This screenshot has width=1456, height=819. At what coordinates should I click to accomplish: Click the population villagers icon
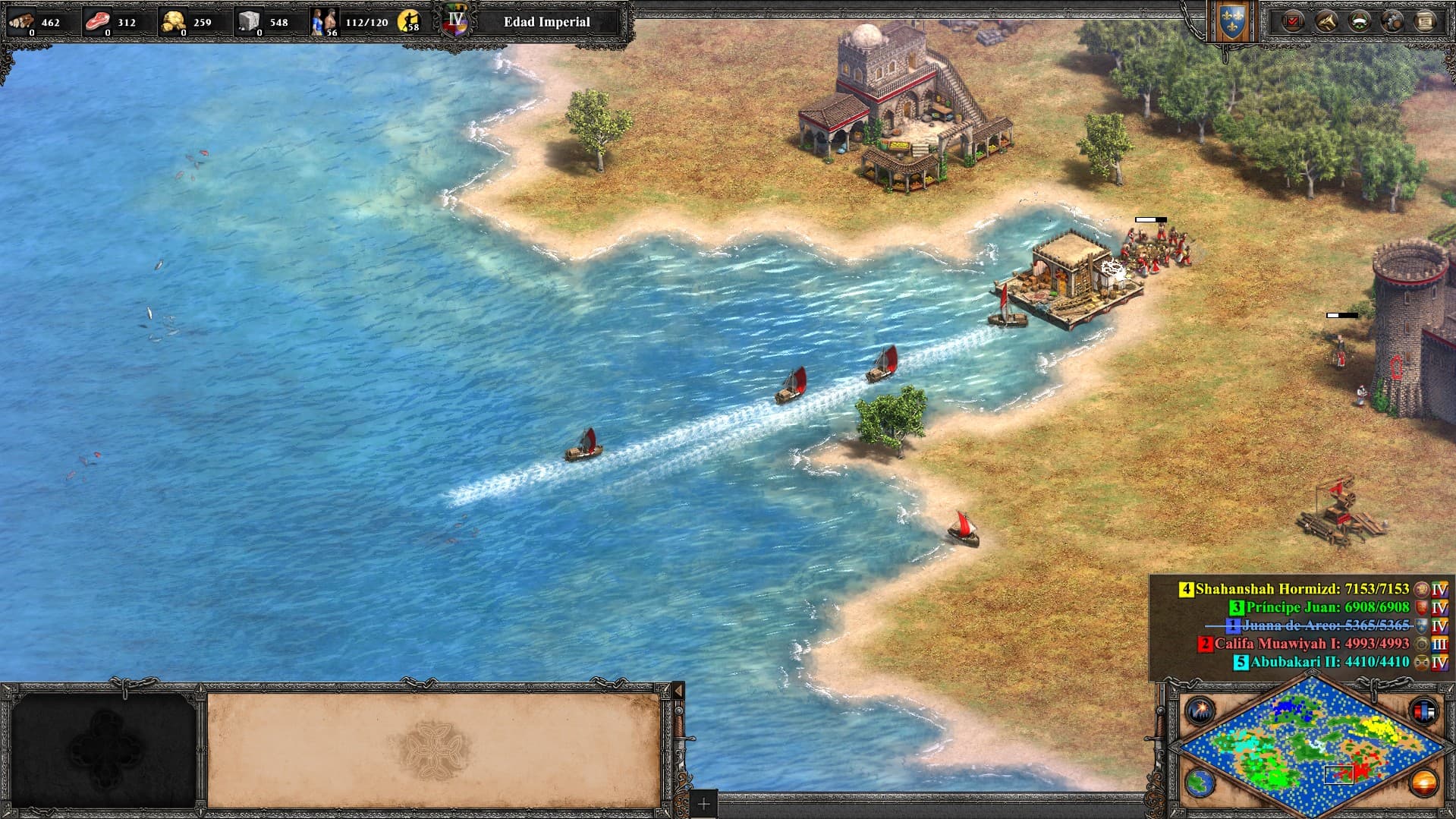pyautogui.click(x=324, y=21)
